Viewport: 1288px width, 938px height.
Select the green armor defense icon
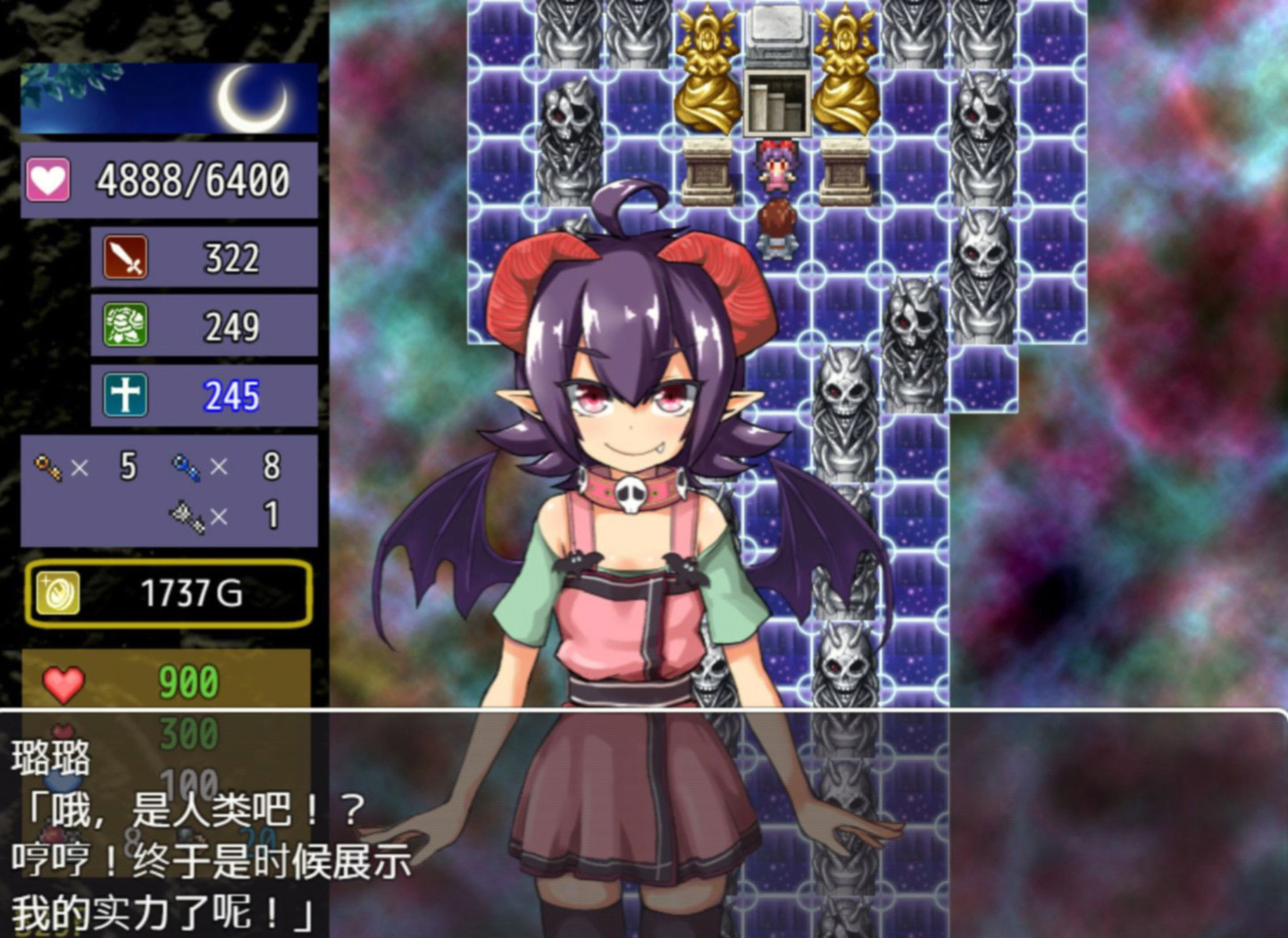coord(126,326)
